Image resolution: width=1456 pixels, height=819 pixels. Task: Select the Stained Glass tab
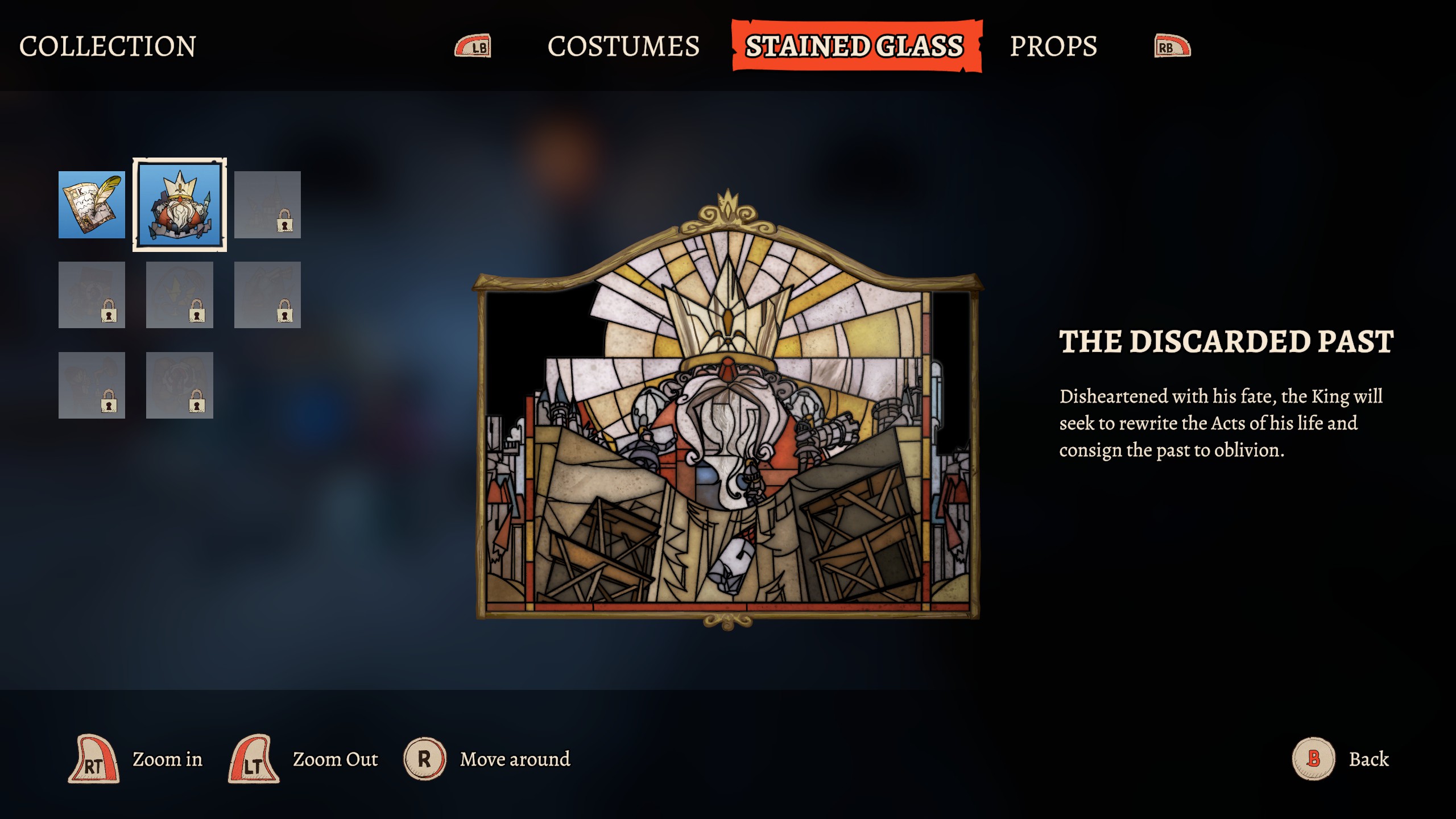point(855,46)
